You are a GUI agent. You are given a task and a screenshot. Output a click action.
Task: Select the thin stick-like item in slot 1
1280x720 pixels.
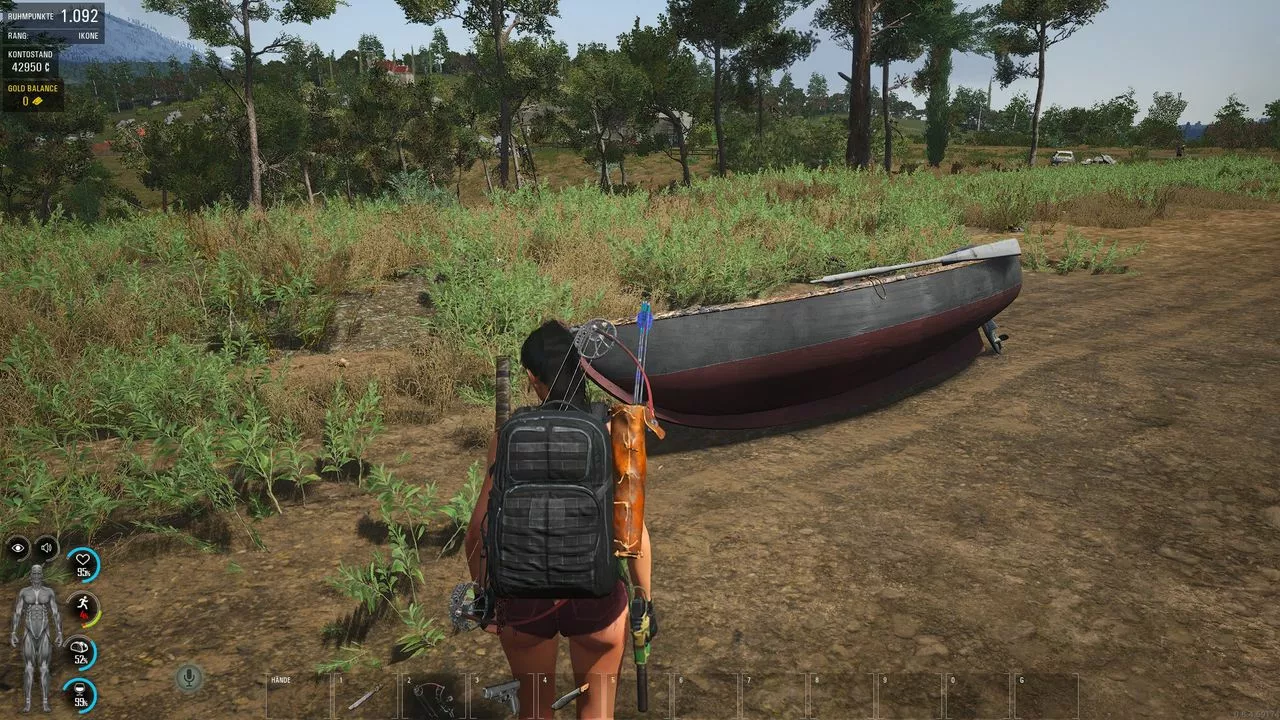pyautogui.click(x=364, y=697)
